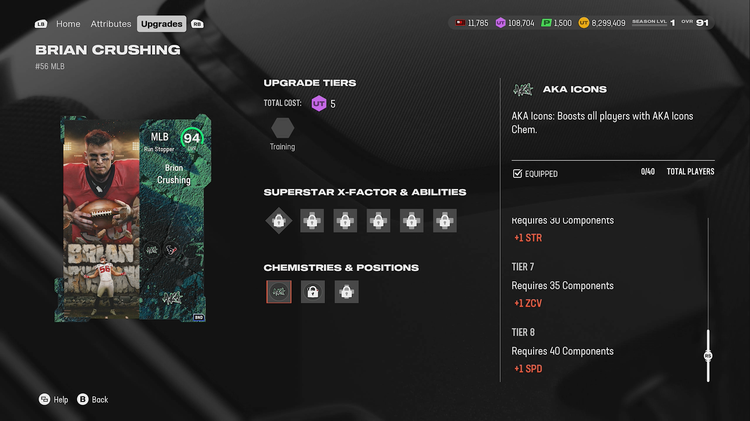This screenshot has height=421, width=750.
Task: Click the tier list scrollbar handle
Action: pos(708,355)
